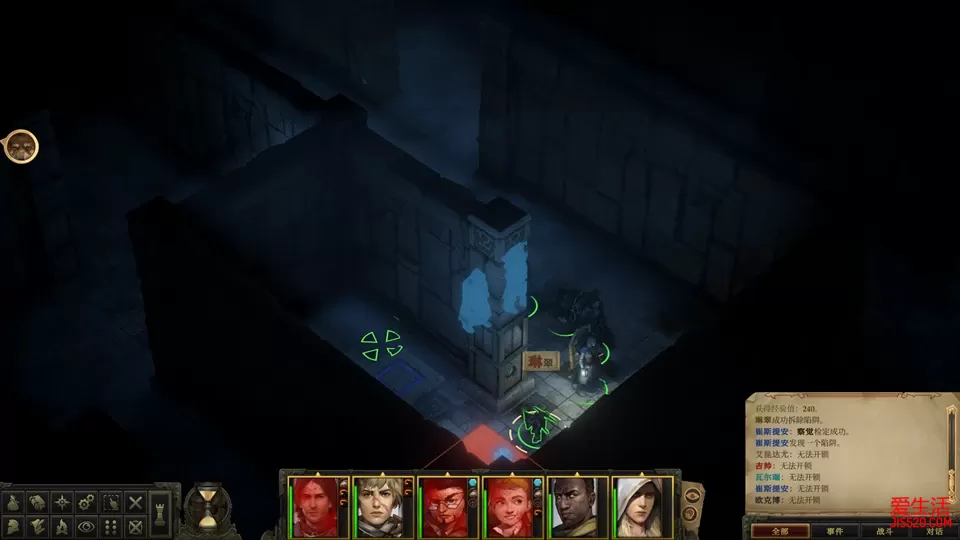Open settings with the gears icon
The width and height of the screenshot is (960, 540).
point(87,502)
